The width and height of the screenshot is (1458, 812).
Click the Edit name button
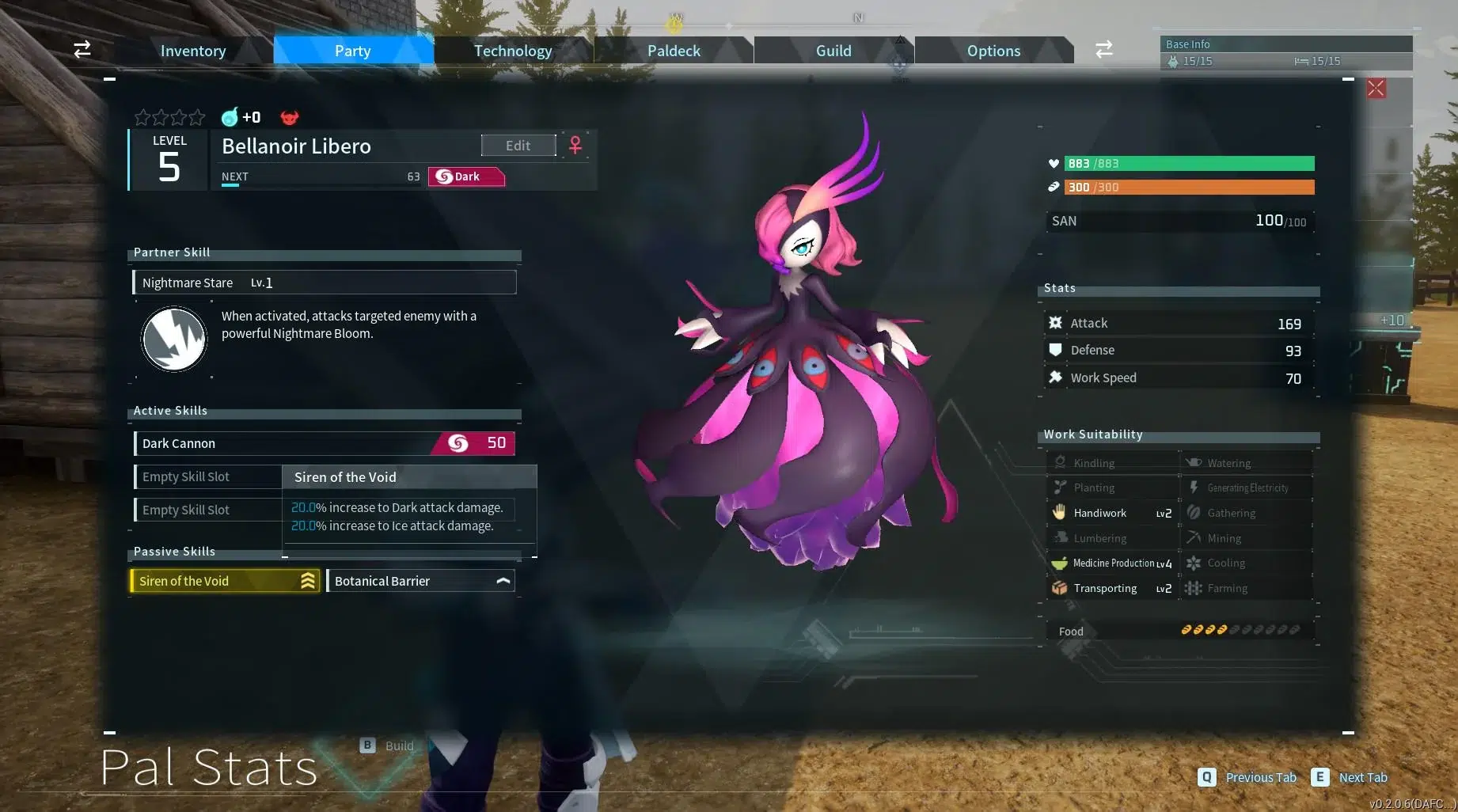518,145
